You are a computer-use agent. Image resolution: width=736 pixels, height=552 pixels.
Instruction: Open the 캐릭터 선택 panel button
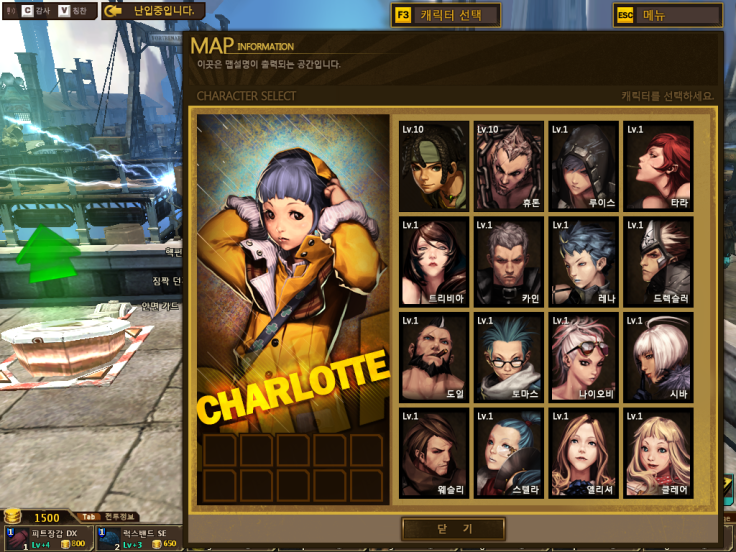pos(447,15)
